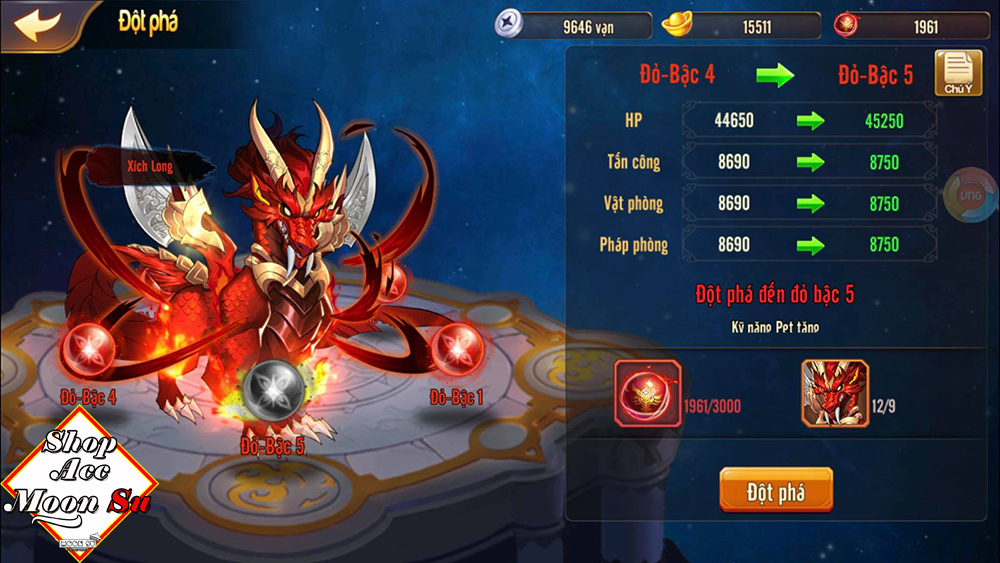
Task: Tap the gold ingot currency icon
Action: [682, 25]
